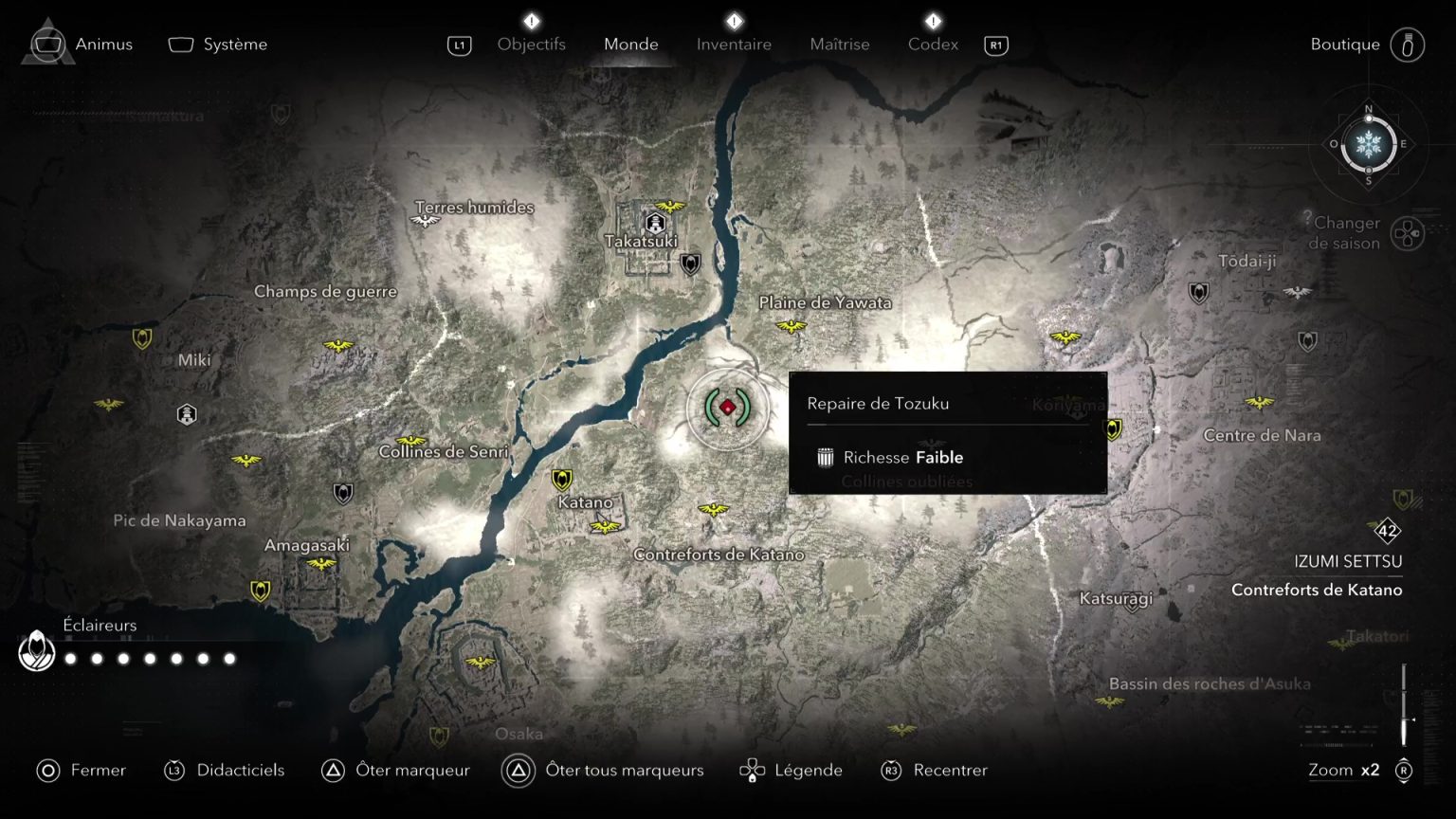The image size is (1456, 819).
Task: Select the shield icon near Miki
Action: pyautogui.click(x=142, y=338)
